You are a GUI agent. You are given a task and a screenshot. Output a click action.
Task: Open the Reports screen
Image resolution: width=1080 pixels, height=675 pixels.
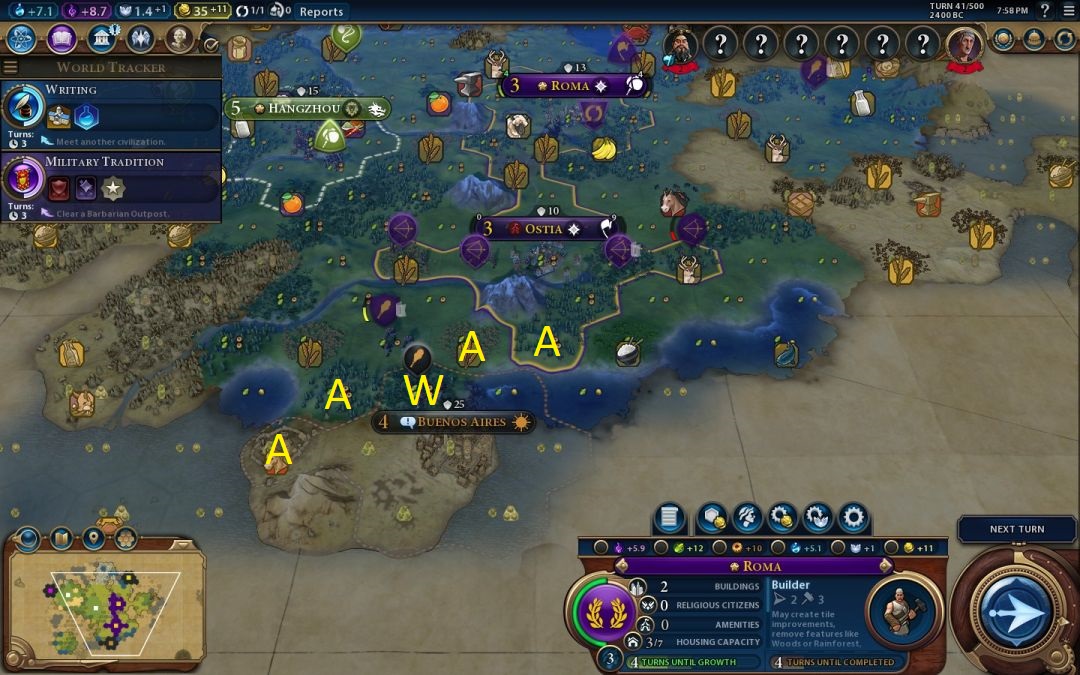[x=321, y=11]
